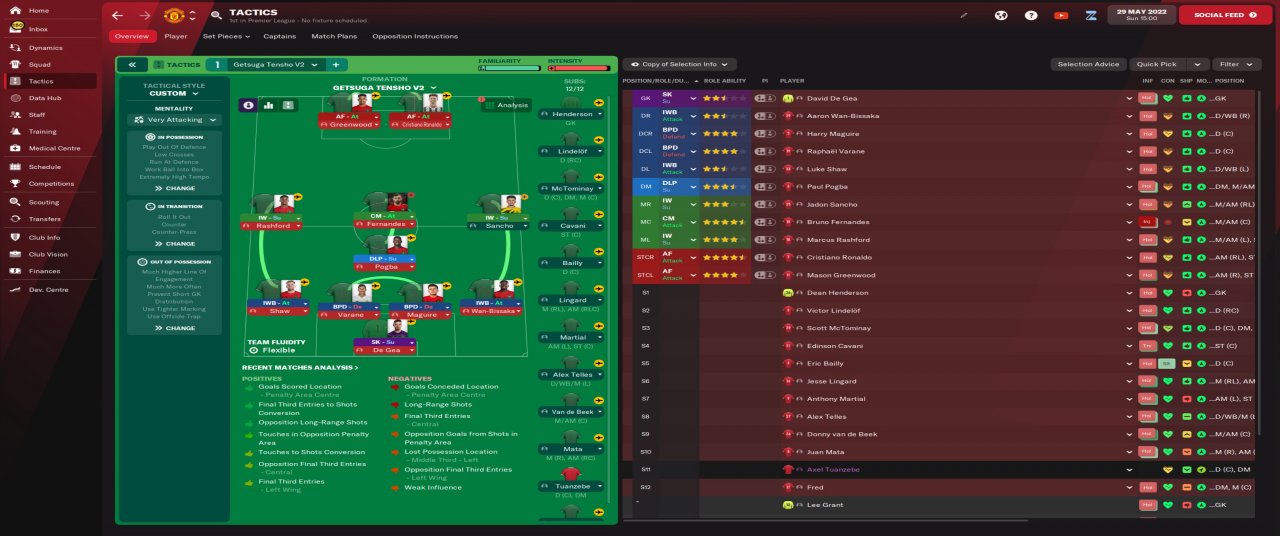This screenshot has width=1280, height=536.
Task: Go to the Squad screen
Action: (40, 64)
